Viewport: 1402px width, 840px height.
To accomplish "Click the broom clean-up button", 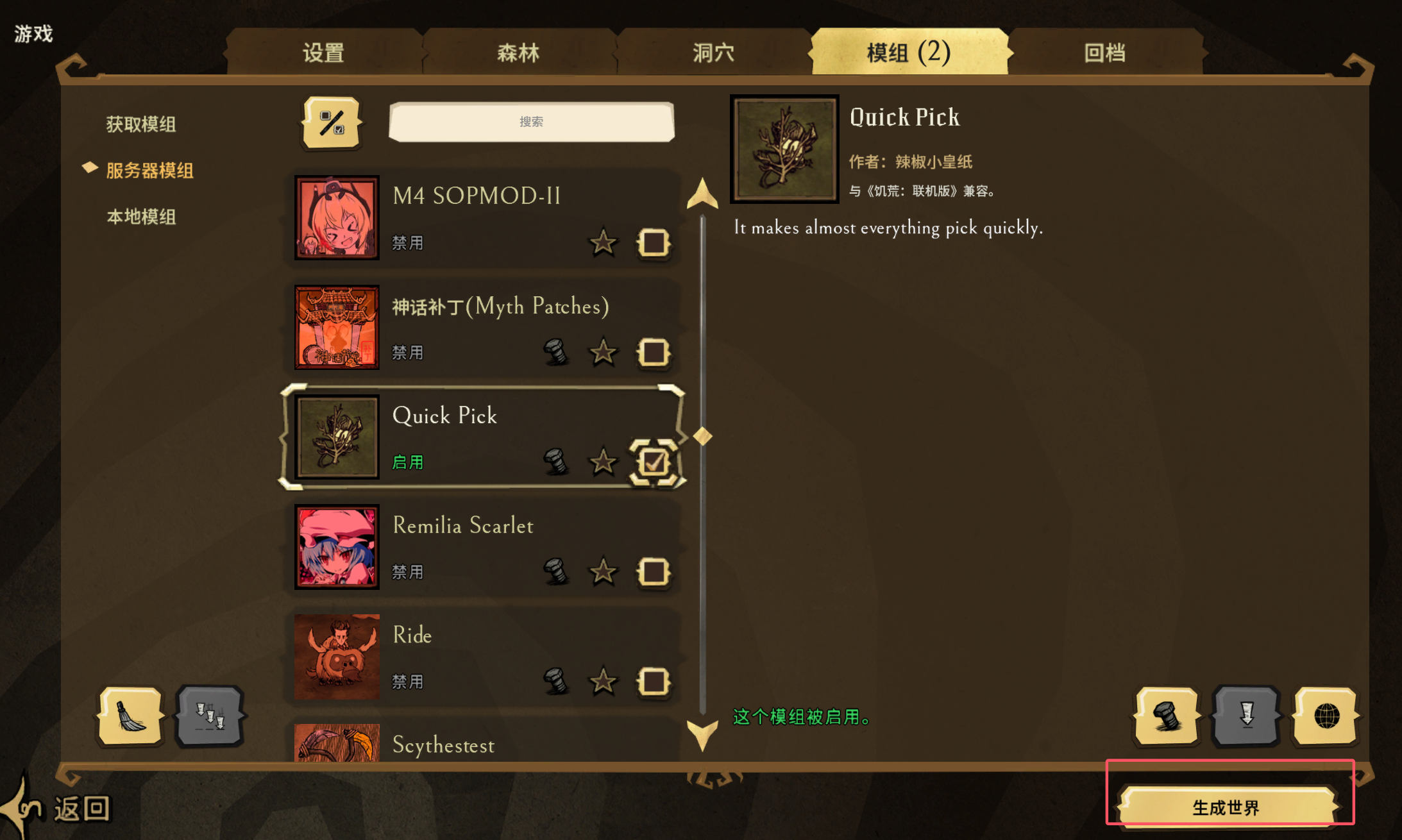I will coord(131,716).
